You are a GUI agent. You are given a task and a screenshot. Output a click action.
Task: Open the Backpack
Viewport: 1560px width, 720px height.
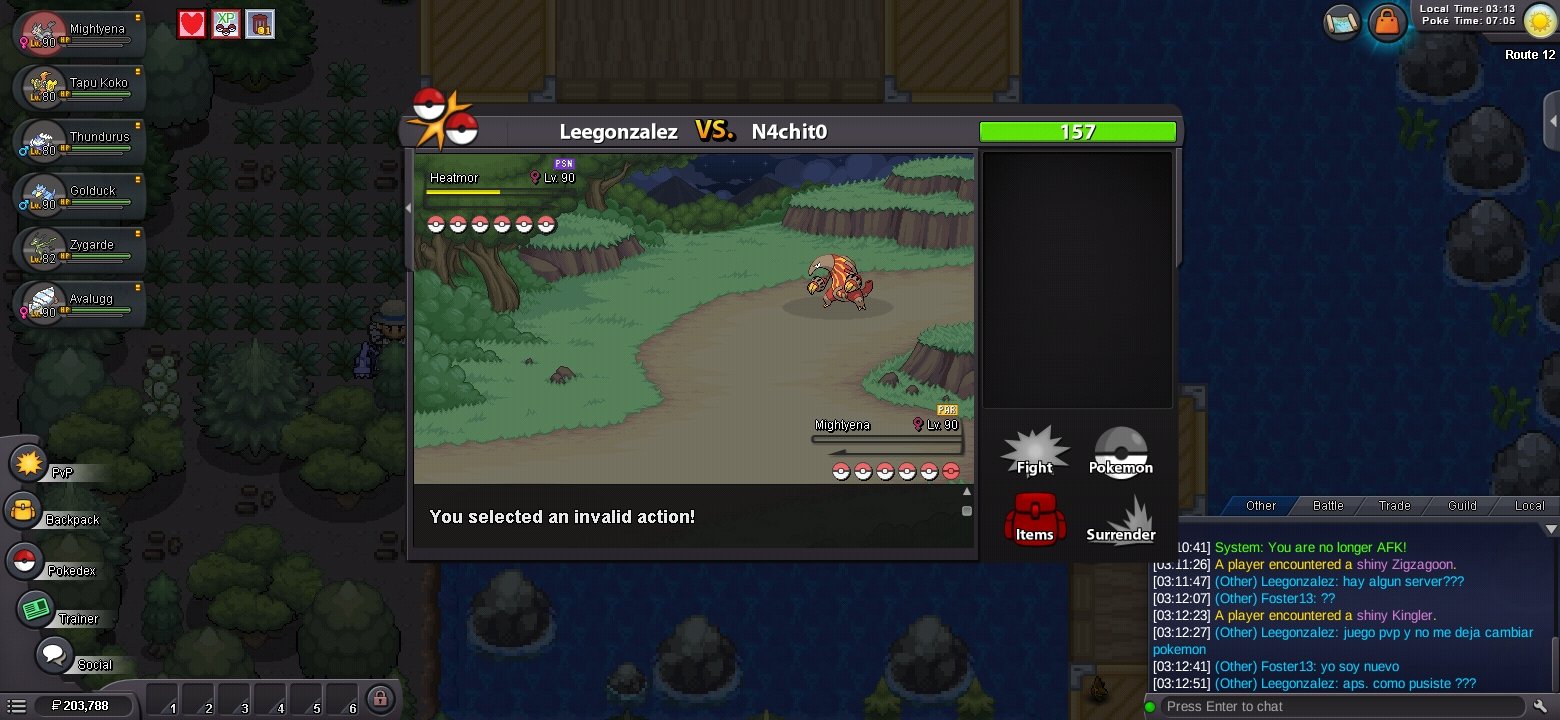click(x=24, y=512)
